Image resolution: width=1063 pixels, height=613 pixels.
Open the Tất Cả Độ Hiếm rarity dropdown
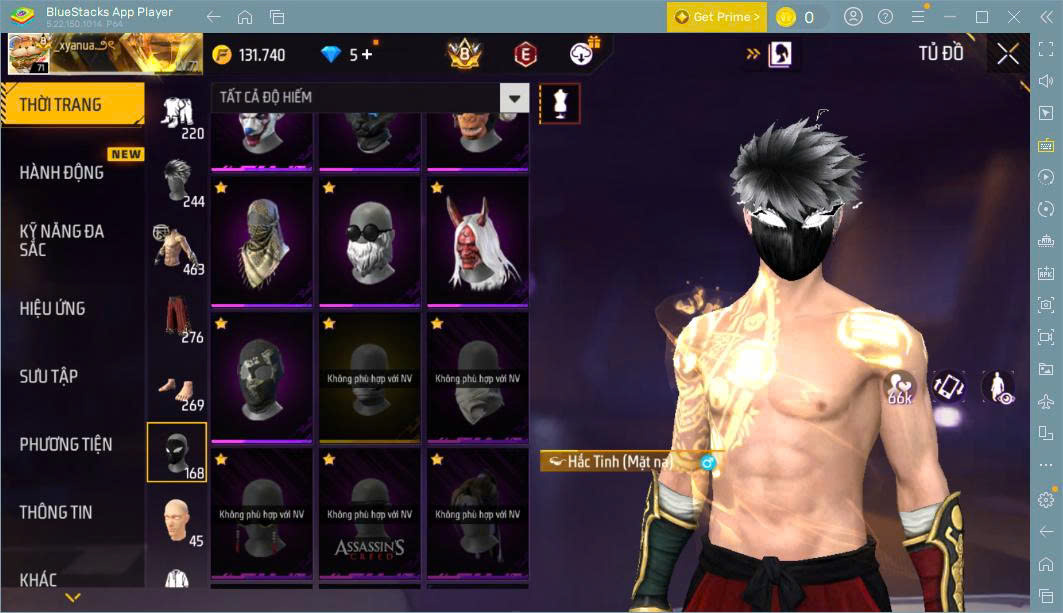[514, 98]
